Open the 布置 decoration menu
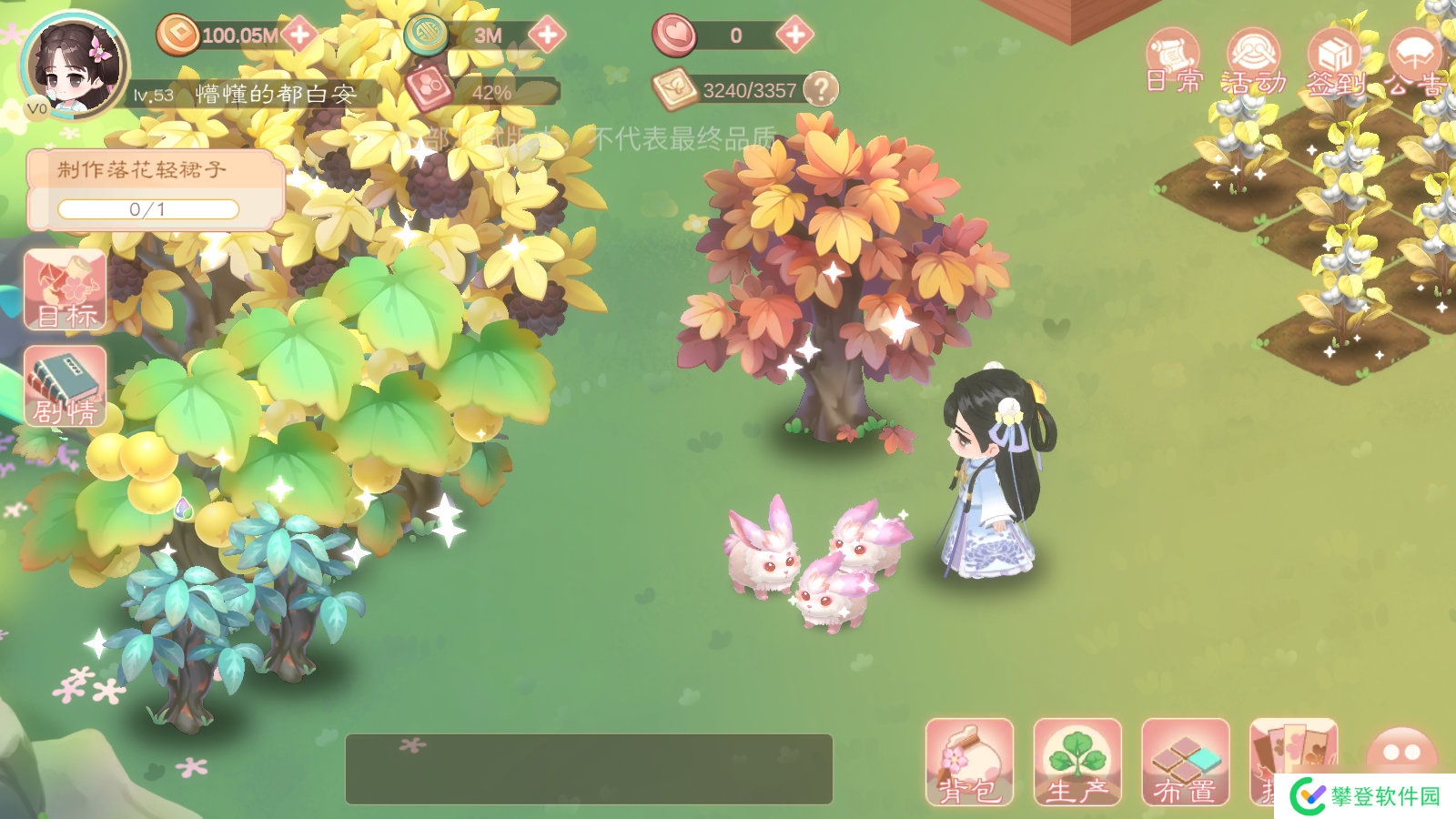This screenshot has width=1456, height=819. [1186, 763]
